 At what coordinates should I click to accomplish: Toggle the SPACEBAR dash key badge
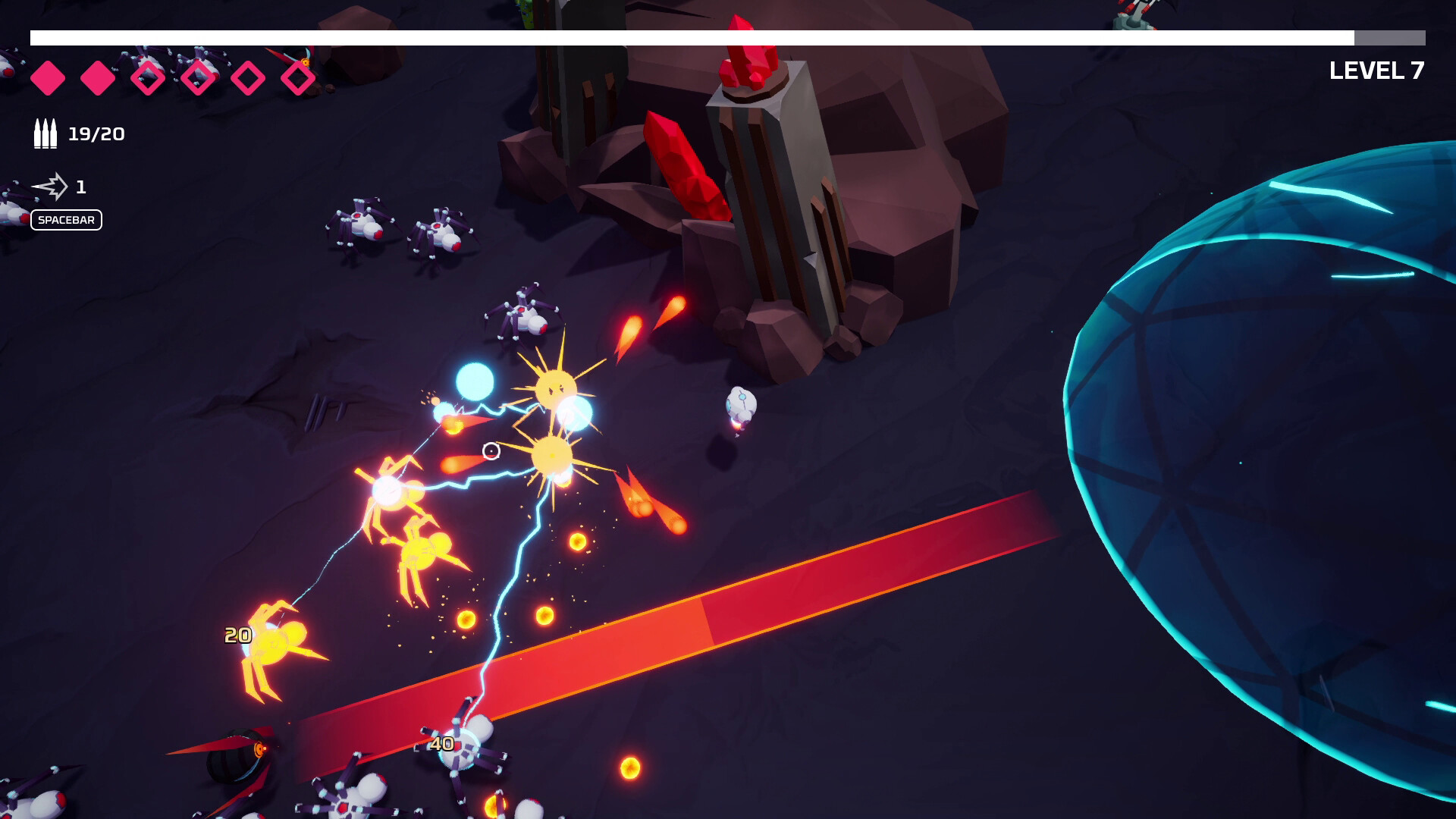click(67, 220)
